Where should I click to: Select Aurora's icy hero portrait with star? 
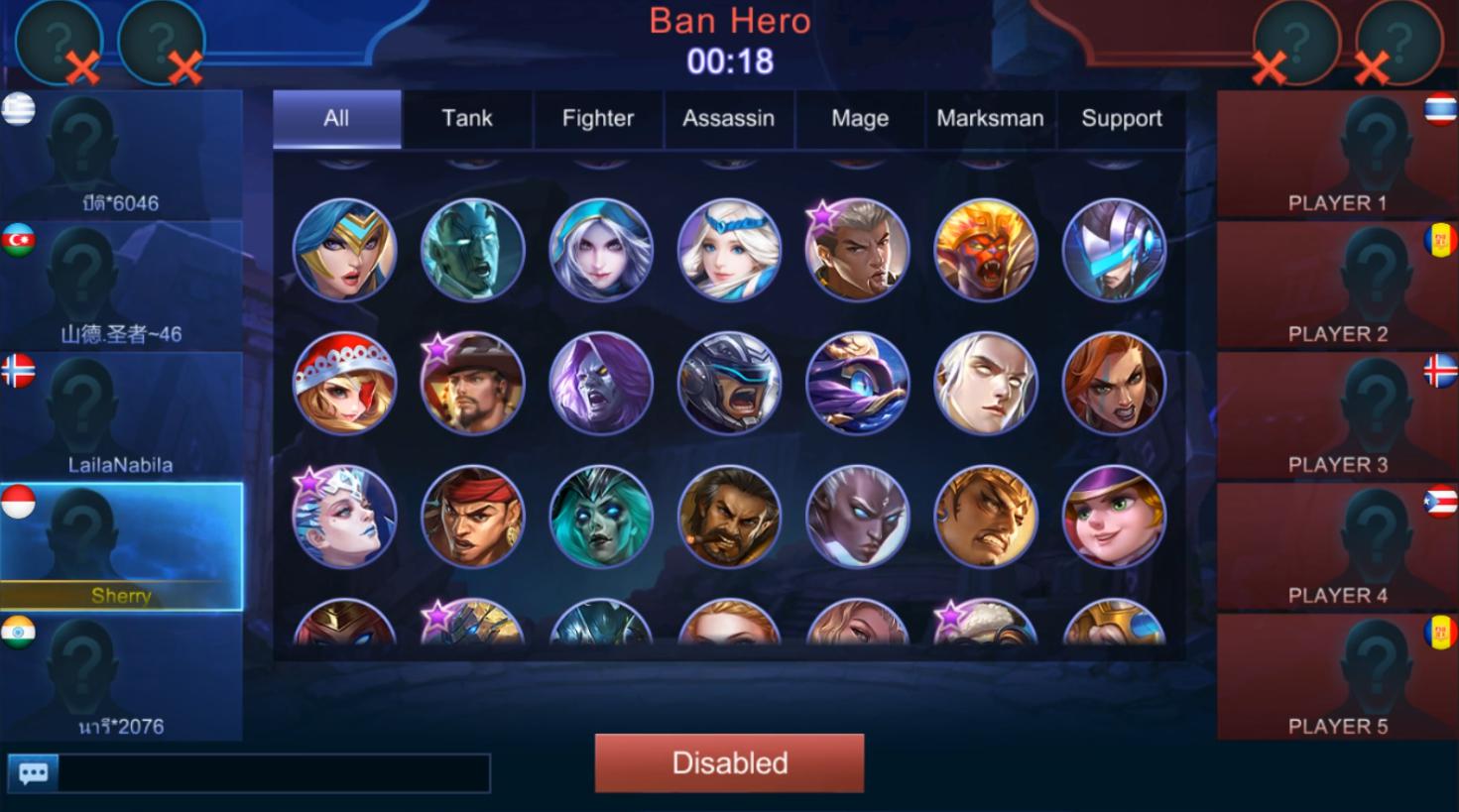(x=341, y=516)
